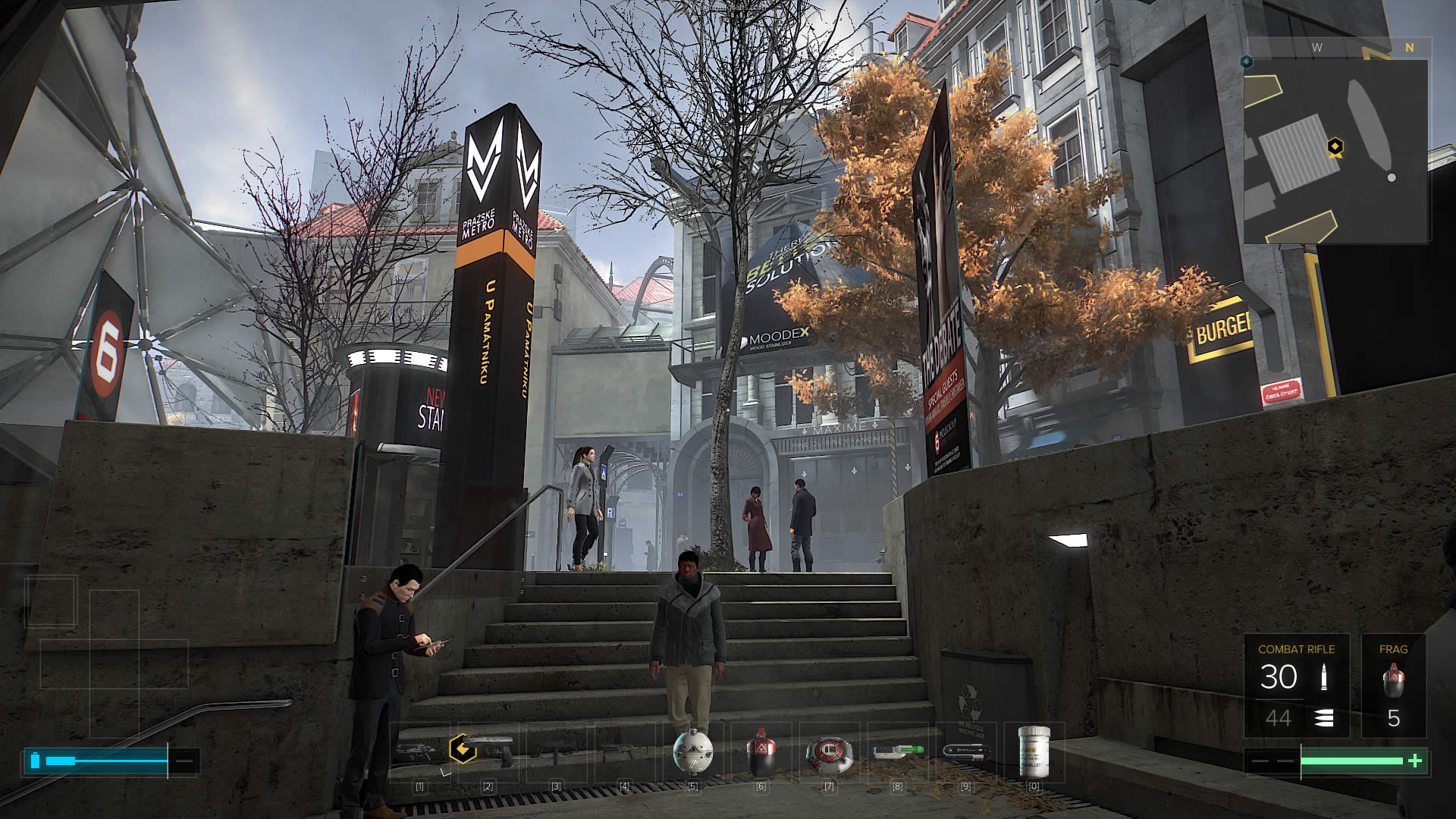Select the Combat Rifle weapon panel
Image resolution: width=1456 pixels, height=819 pixels.
(1296, 686)
